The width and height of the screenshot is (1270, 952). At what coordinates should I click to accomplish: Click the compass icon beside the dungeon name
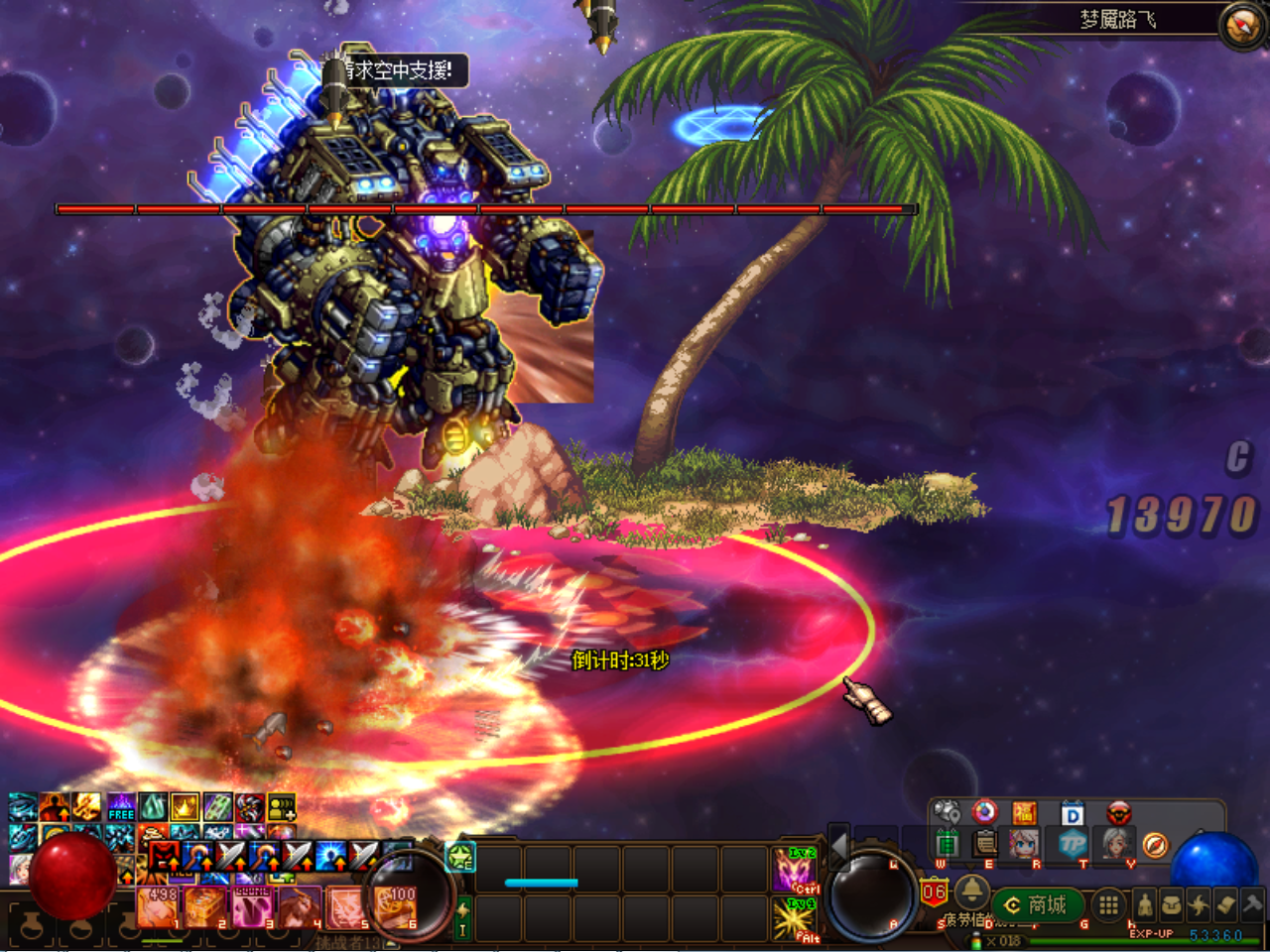coord(1240,26)
